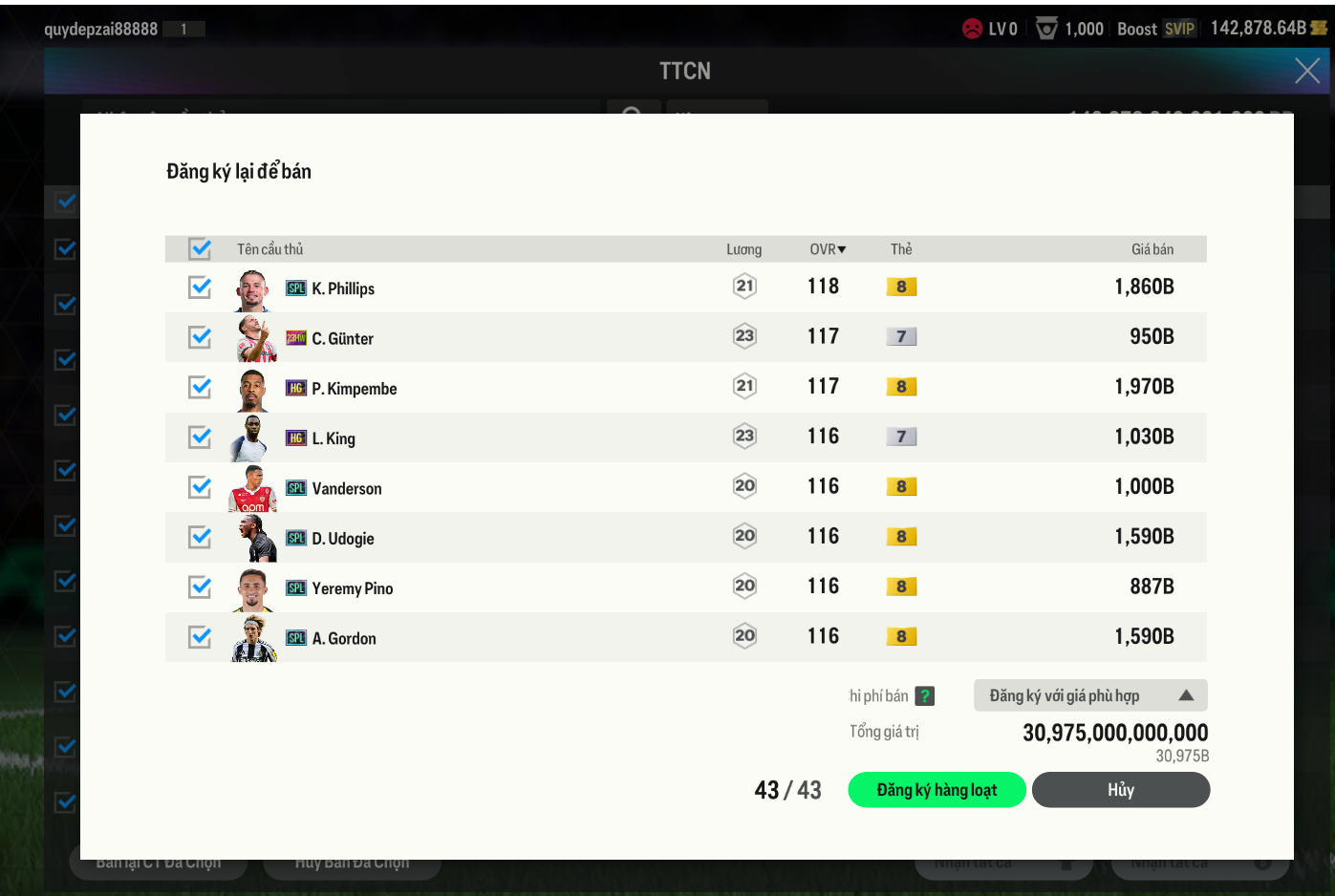Image resolution: width=1335 pixels, height=896 pixels.
Task: Deselect the L. King row checkbox
Action: (x=200, y=437)
